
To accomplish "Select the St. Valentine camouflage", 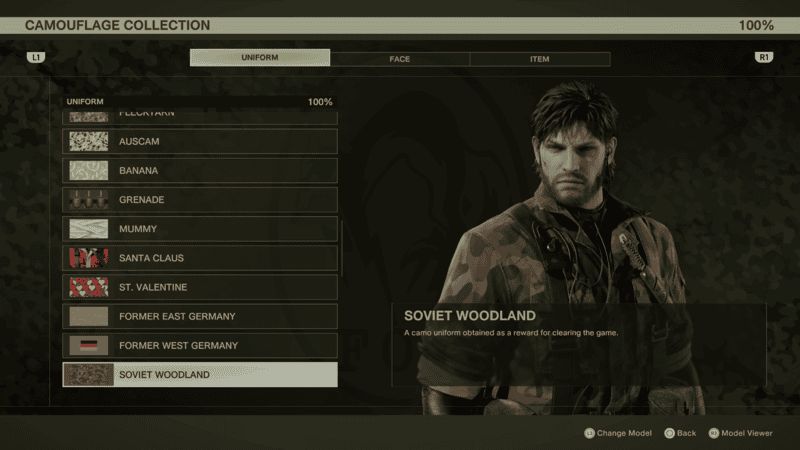I will [200, 287].
